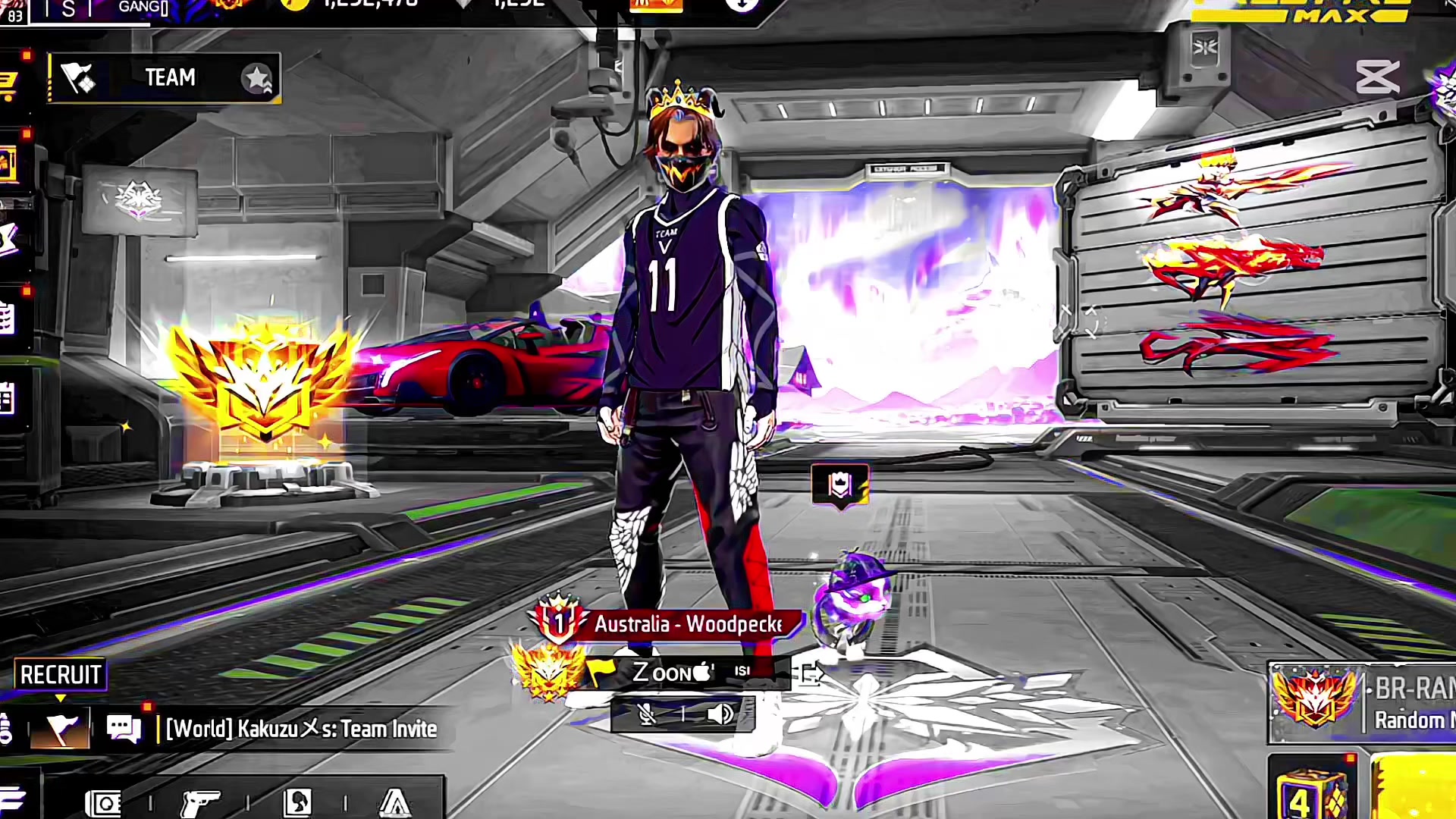Open the chat speech-bubble icon

124,730
